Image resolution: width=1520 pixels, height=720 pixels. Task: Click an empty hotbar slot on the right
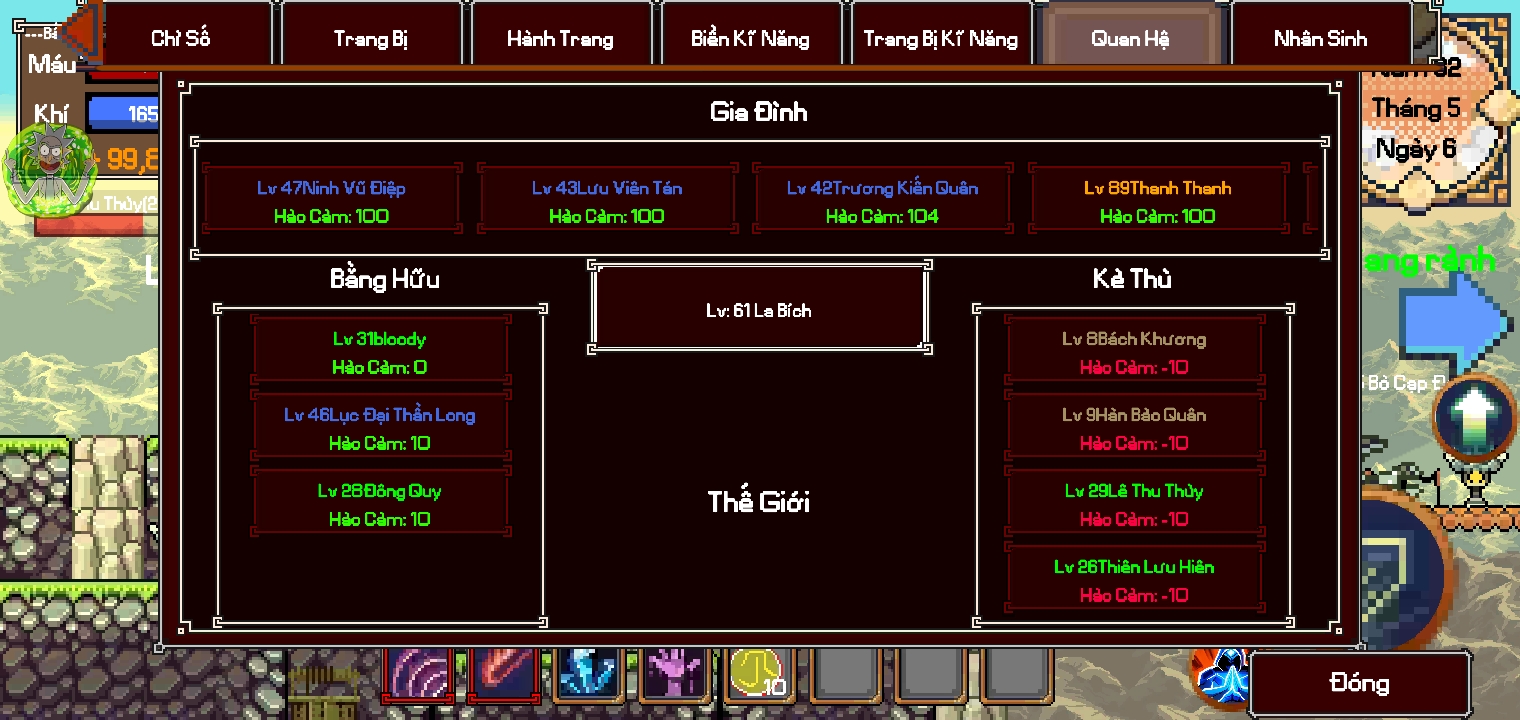pyautogui.click(x=928, y=678)
